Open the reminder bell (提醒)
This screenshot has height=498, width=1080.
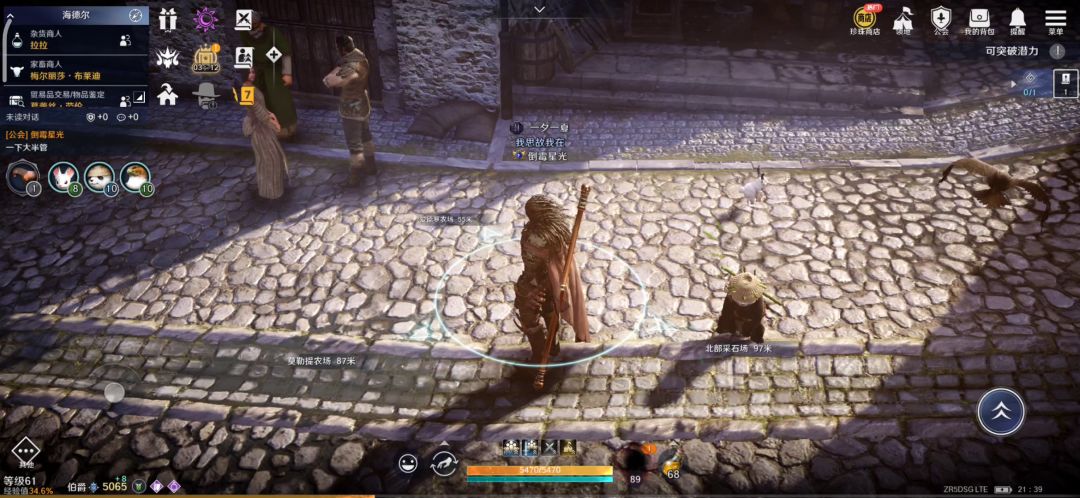[x=1017, y=19]
